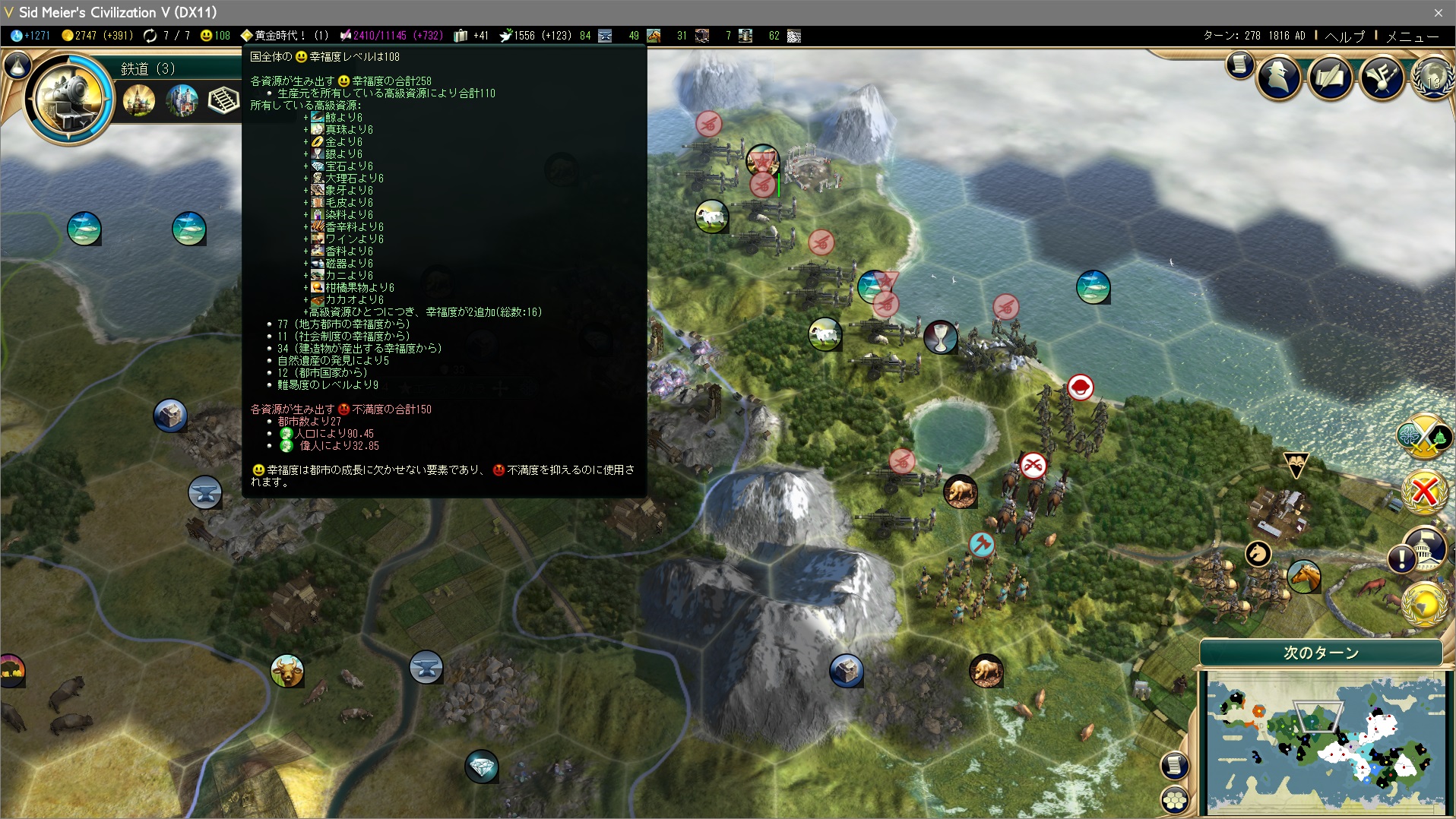Open the diplomacy overview horn button

pyautogui.click(x=1381, y=76)
